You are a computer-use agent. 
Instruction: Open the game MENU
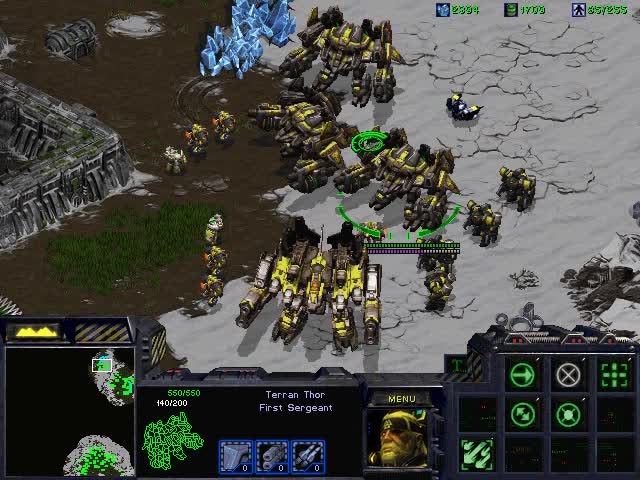click(x=401, y=399)
